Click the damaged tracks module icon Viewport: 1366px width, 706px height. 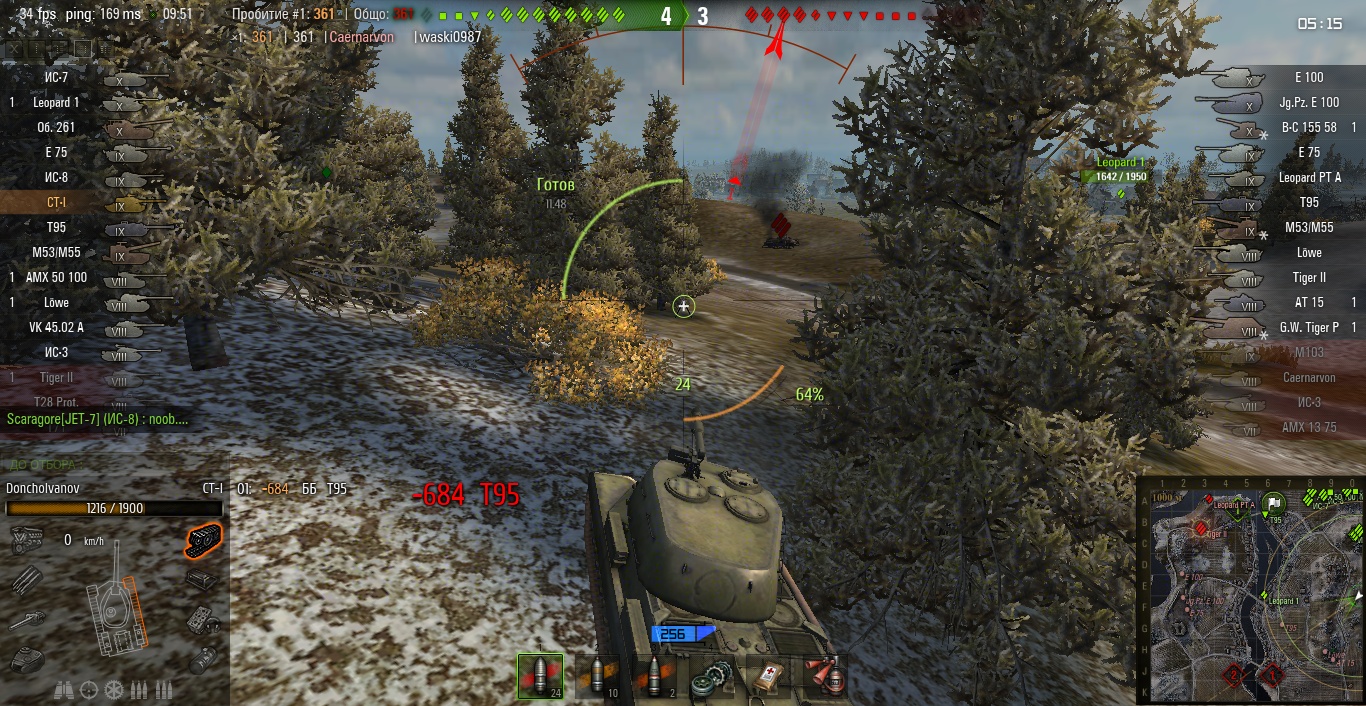pyautogui.click(x=204, y=541)
